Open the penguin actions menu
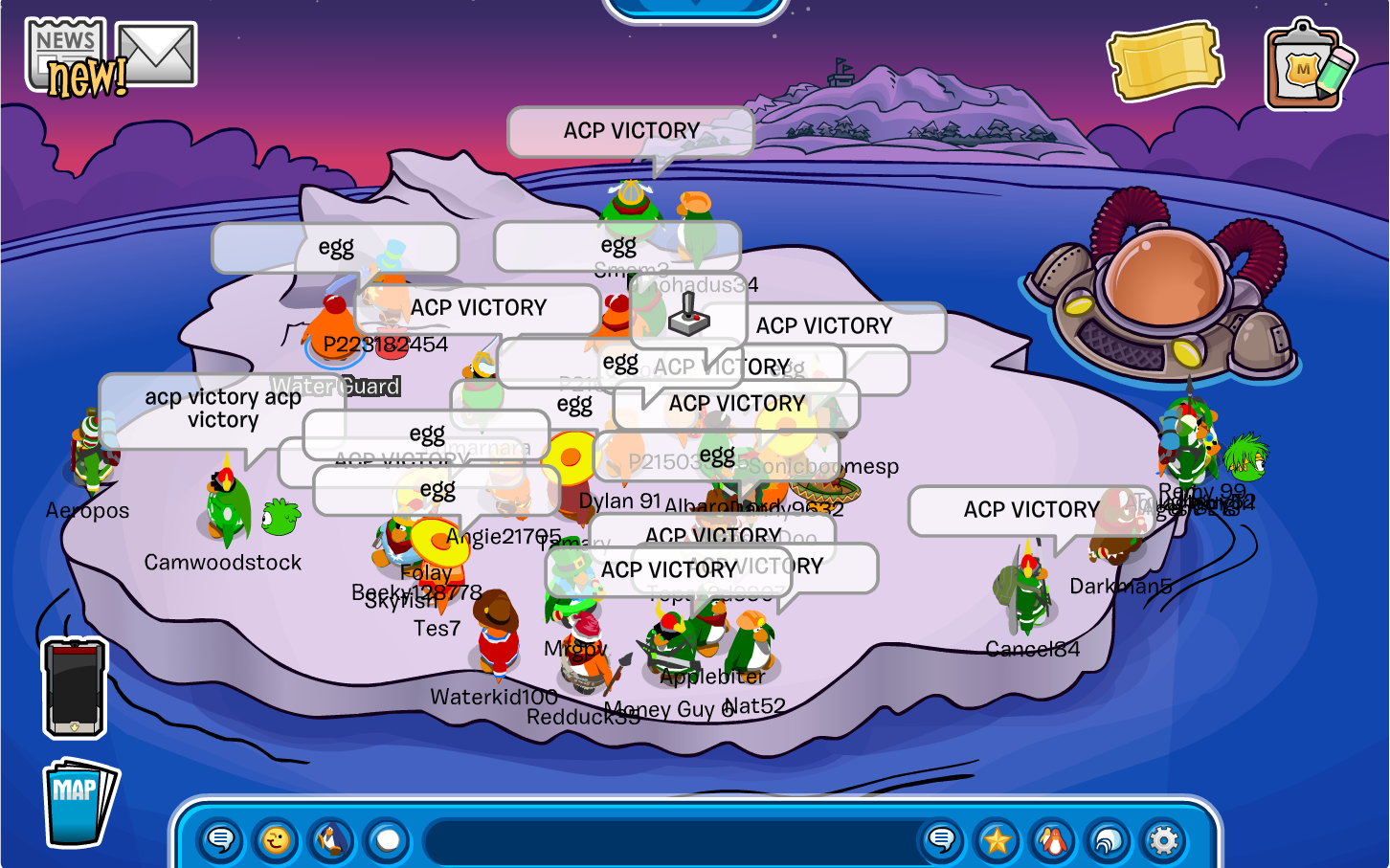 coord(331,840)
